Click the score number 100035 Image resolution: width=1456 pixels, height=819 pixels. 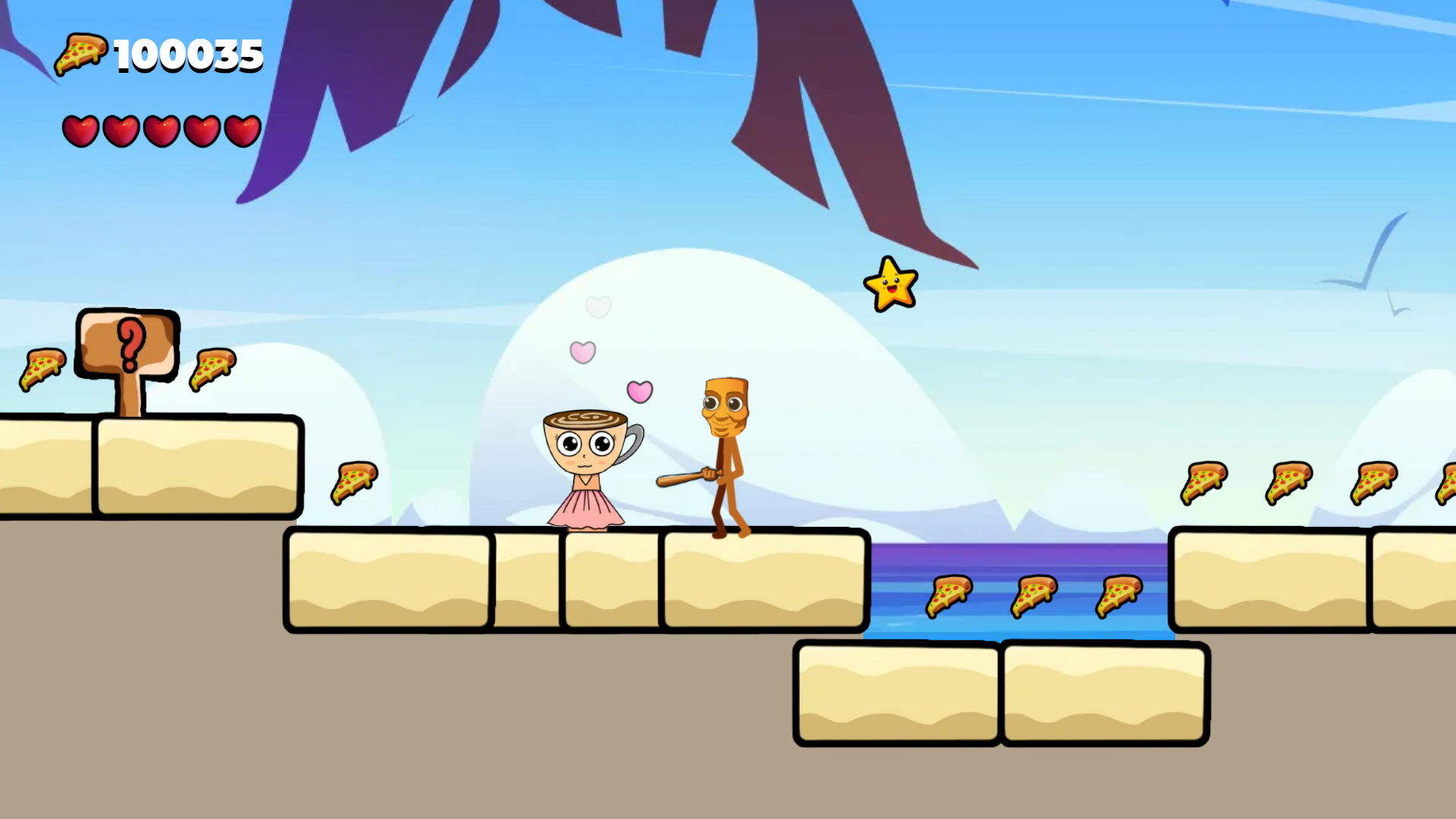pyautogui.click(x=187, y=55)
